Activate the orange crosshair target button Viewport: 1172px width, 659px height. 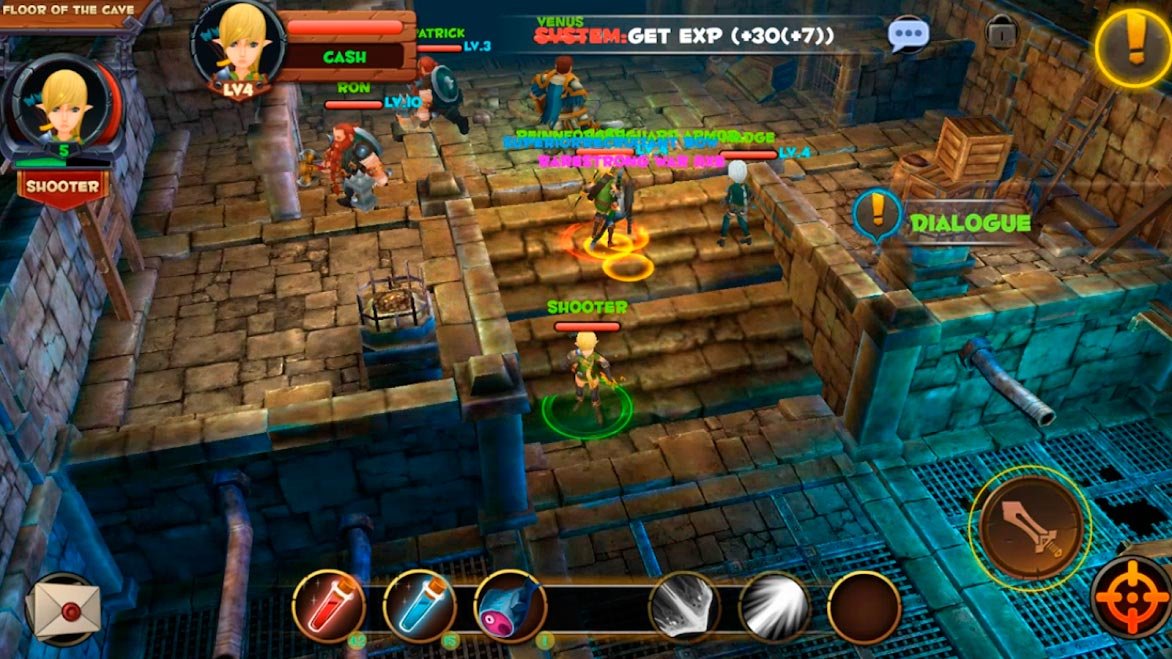(1132, 598)
